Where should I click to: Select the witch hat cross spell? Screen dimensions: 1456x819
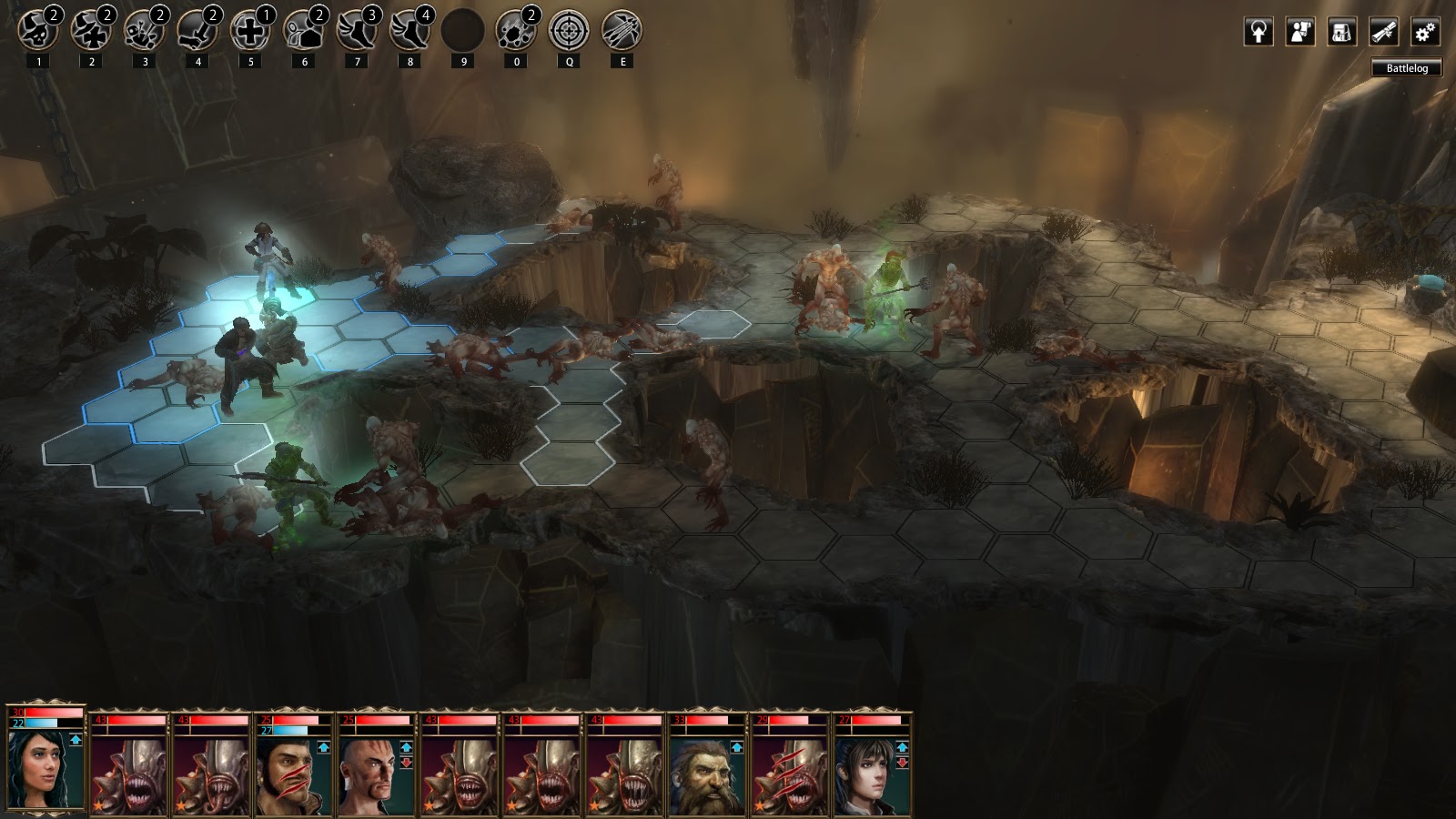tap(91, 31)
